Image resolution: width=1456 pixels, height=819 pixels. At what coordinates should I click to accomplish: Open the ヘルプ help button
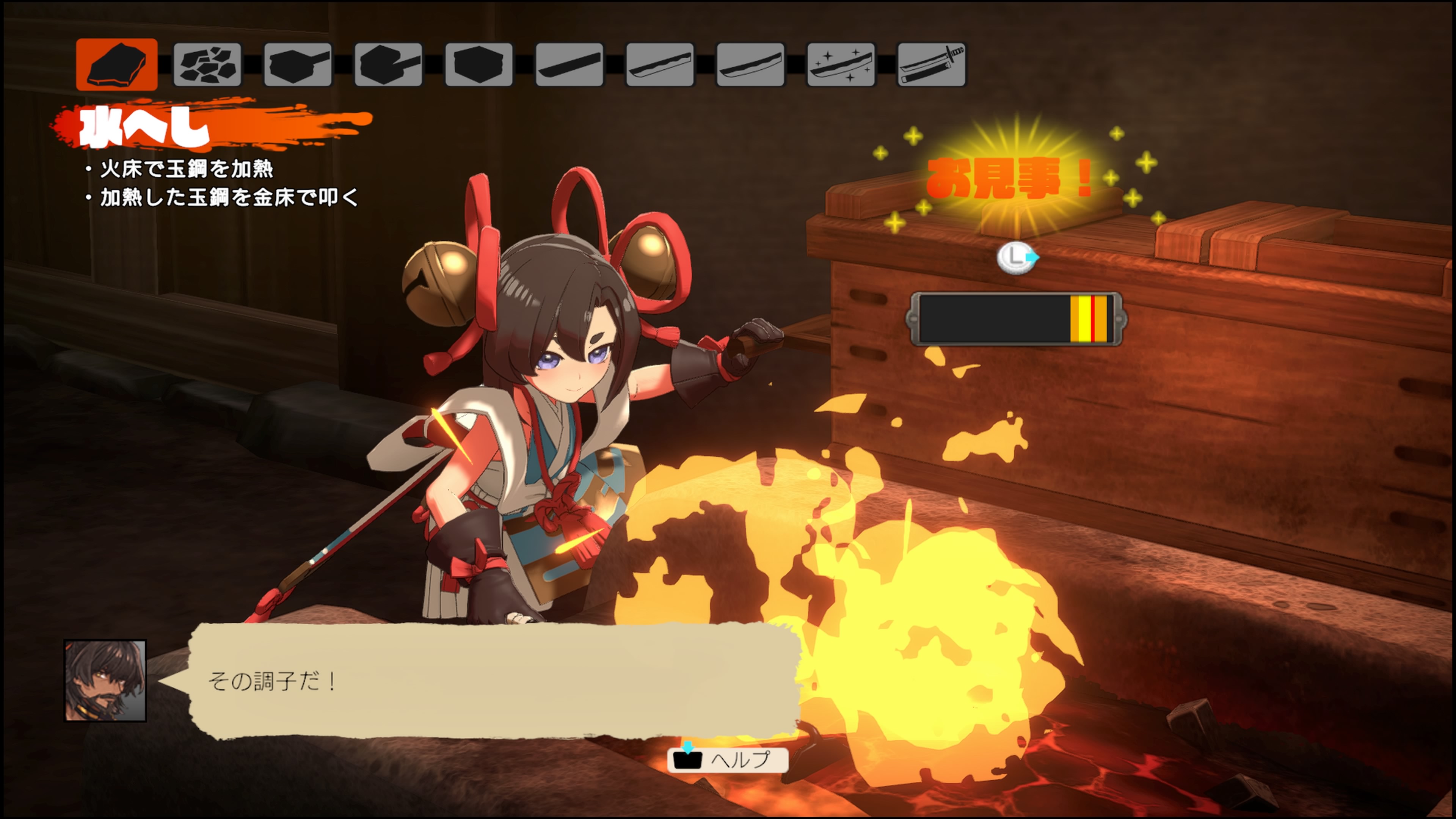click(x=728, y=759)
